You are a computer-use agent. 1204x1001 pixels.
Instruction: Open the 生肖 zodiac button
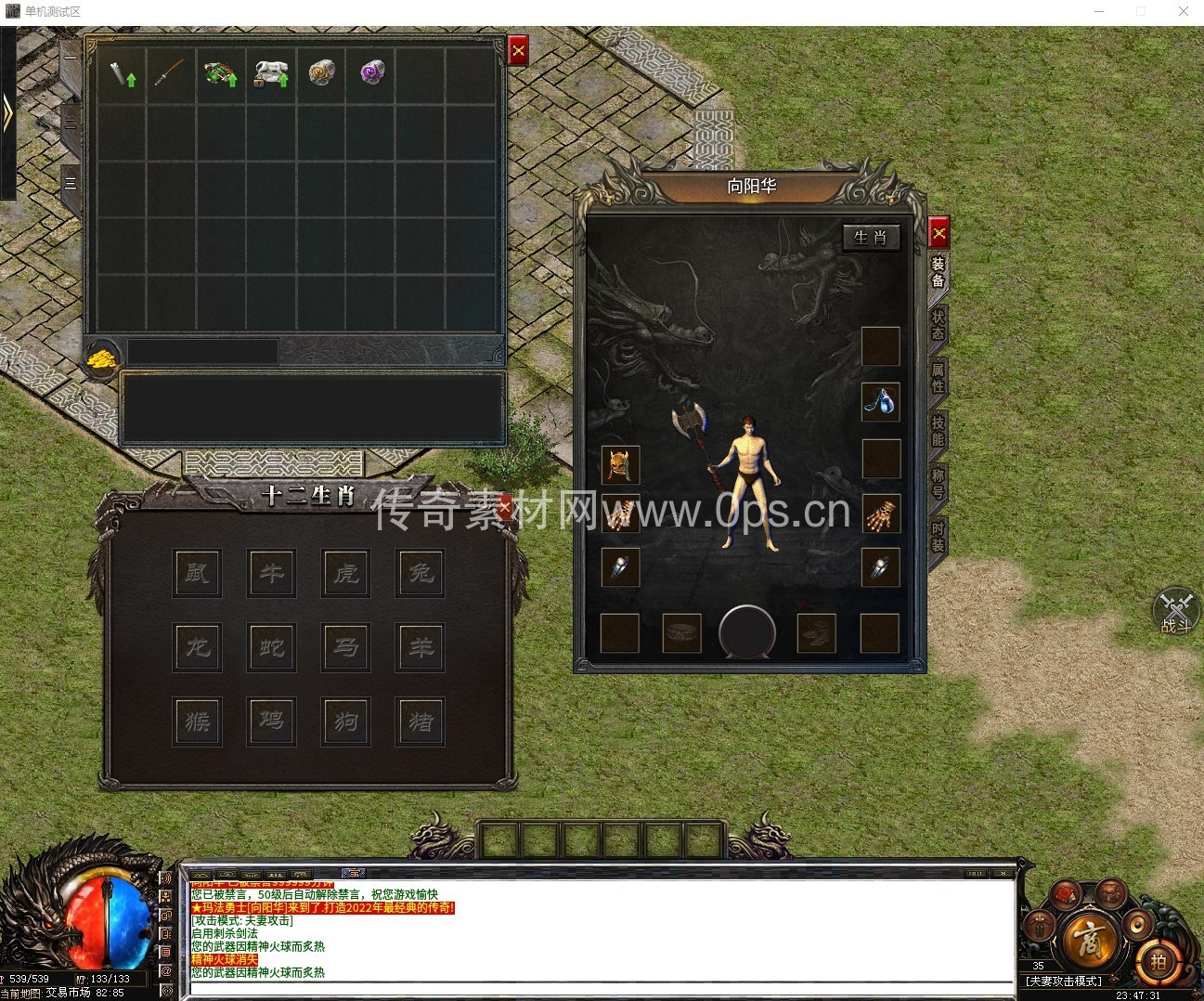(870, 238)
